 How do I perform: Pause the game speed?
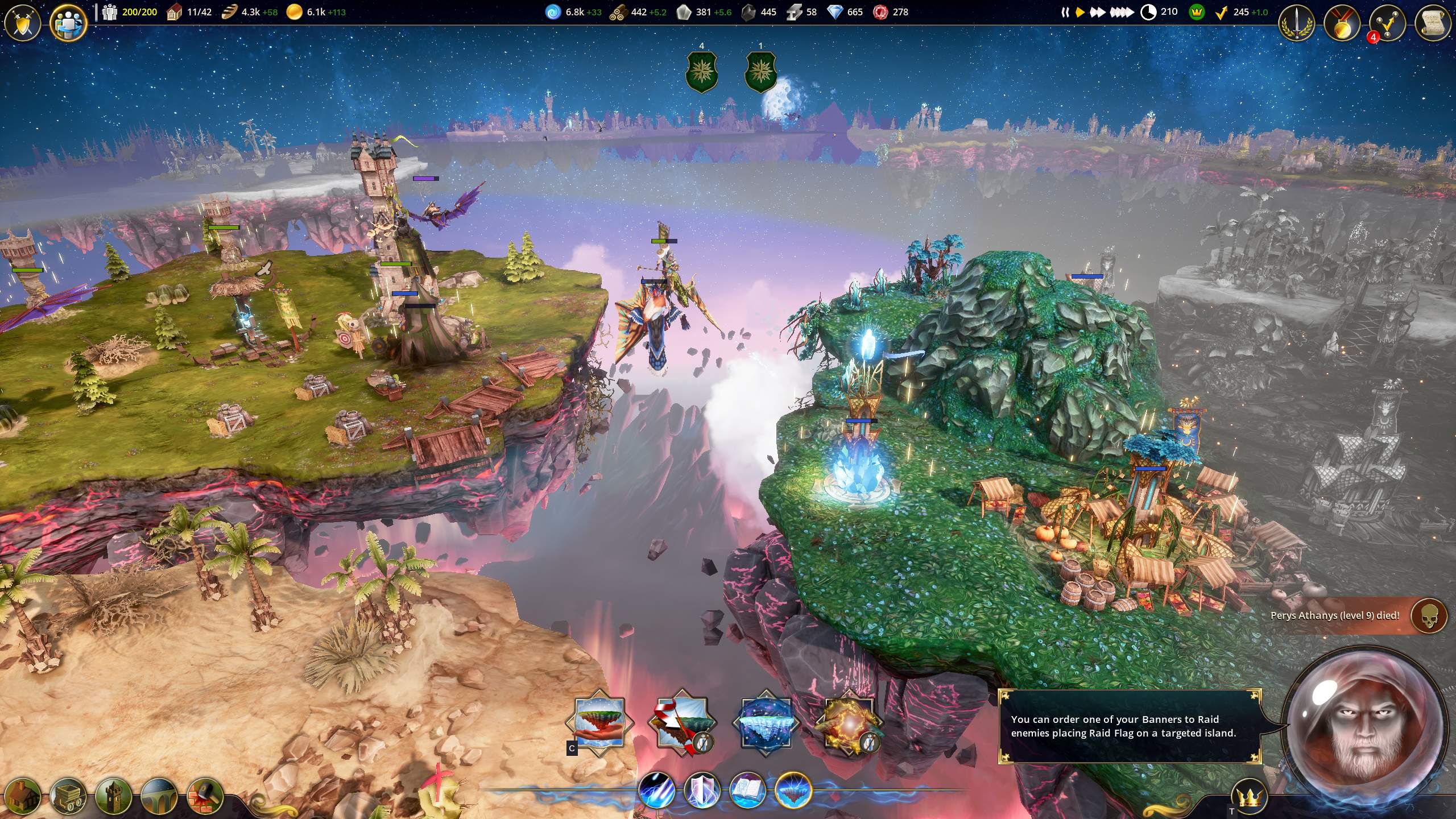(1065, 12)
